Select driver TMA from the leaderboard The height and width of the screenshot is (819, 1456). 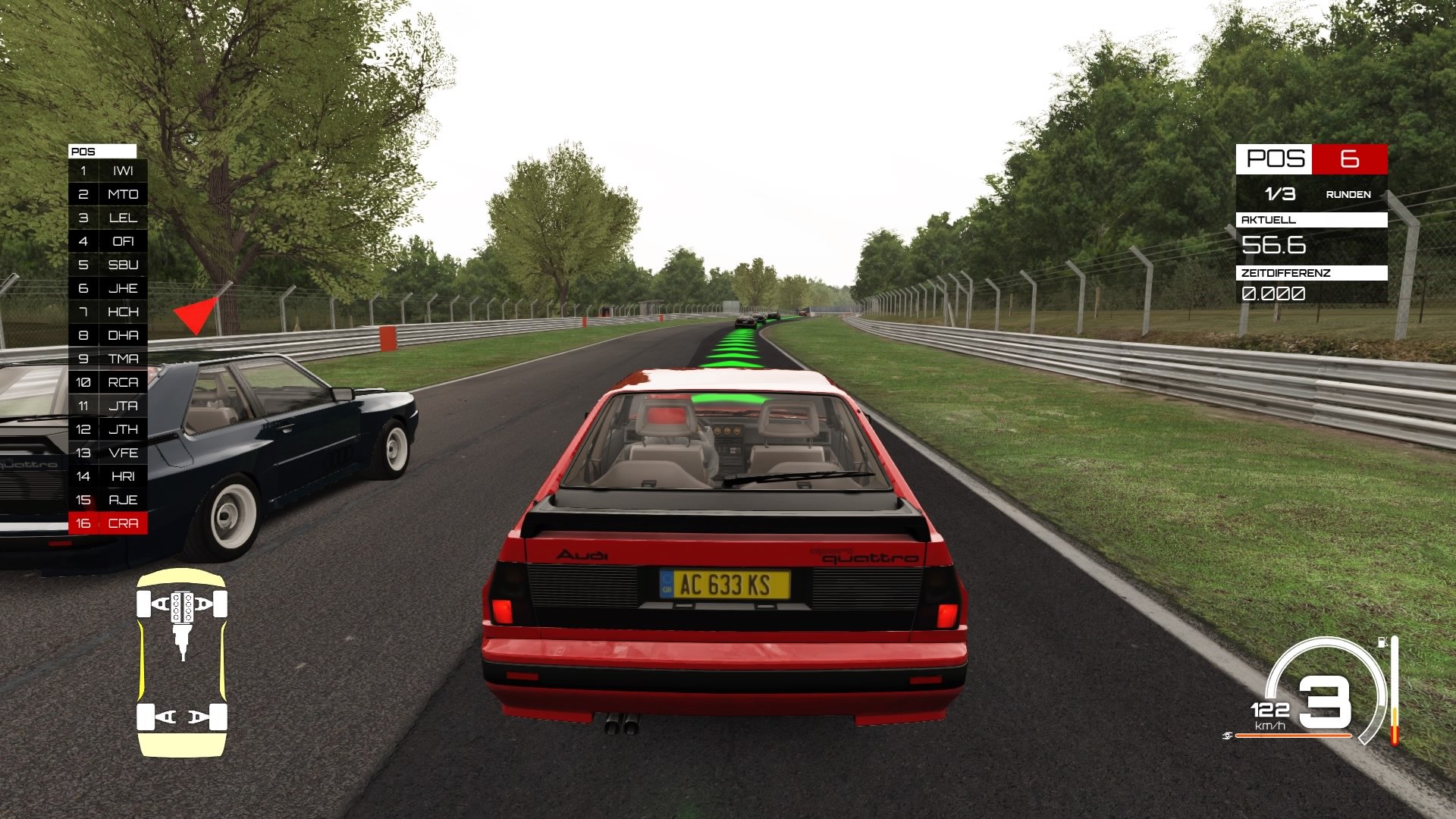click(108, 359)
